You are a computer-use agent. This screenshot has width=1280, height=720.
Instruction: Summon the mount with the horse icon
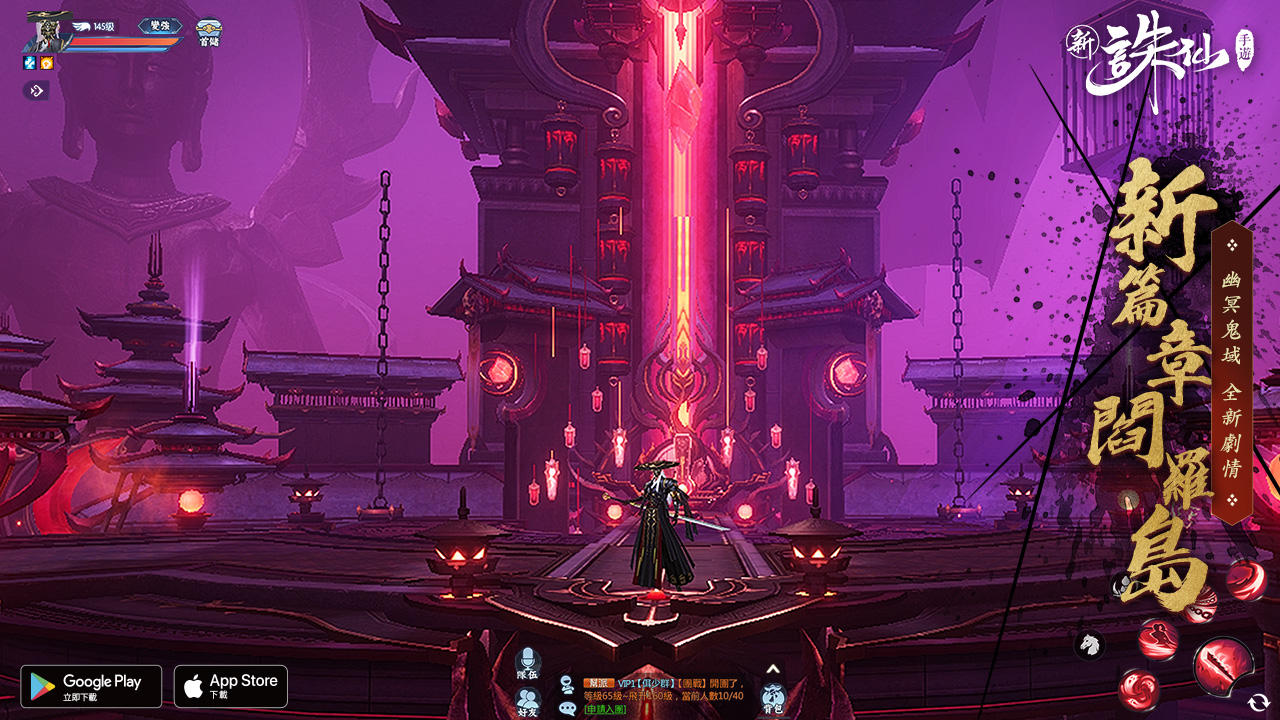pyautogui.click(x=1090, y=645)
